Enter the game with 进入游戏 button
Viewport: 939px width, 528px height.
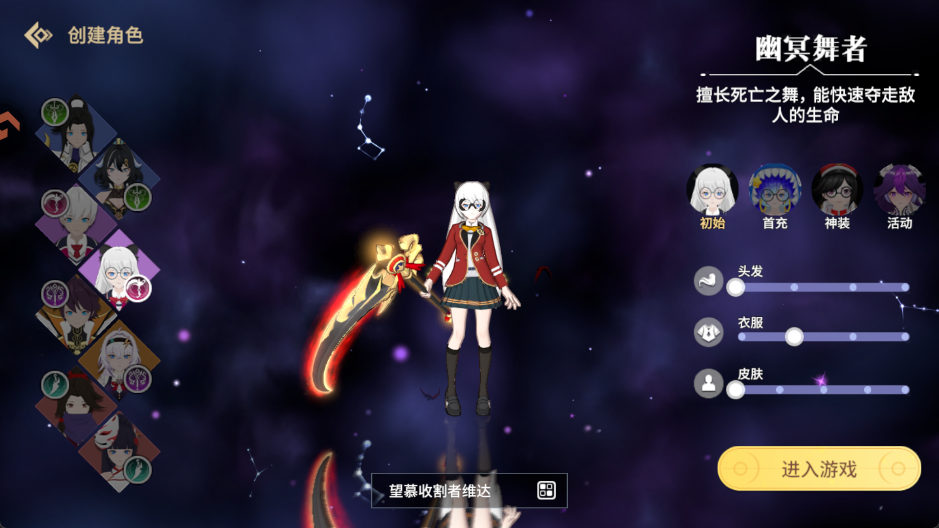[x=818, y=468]
